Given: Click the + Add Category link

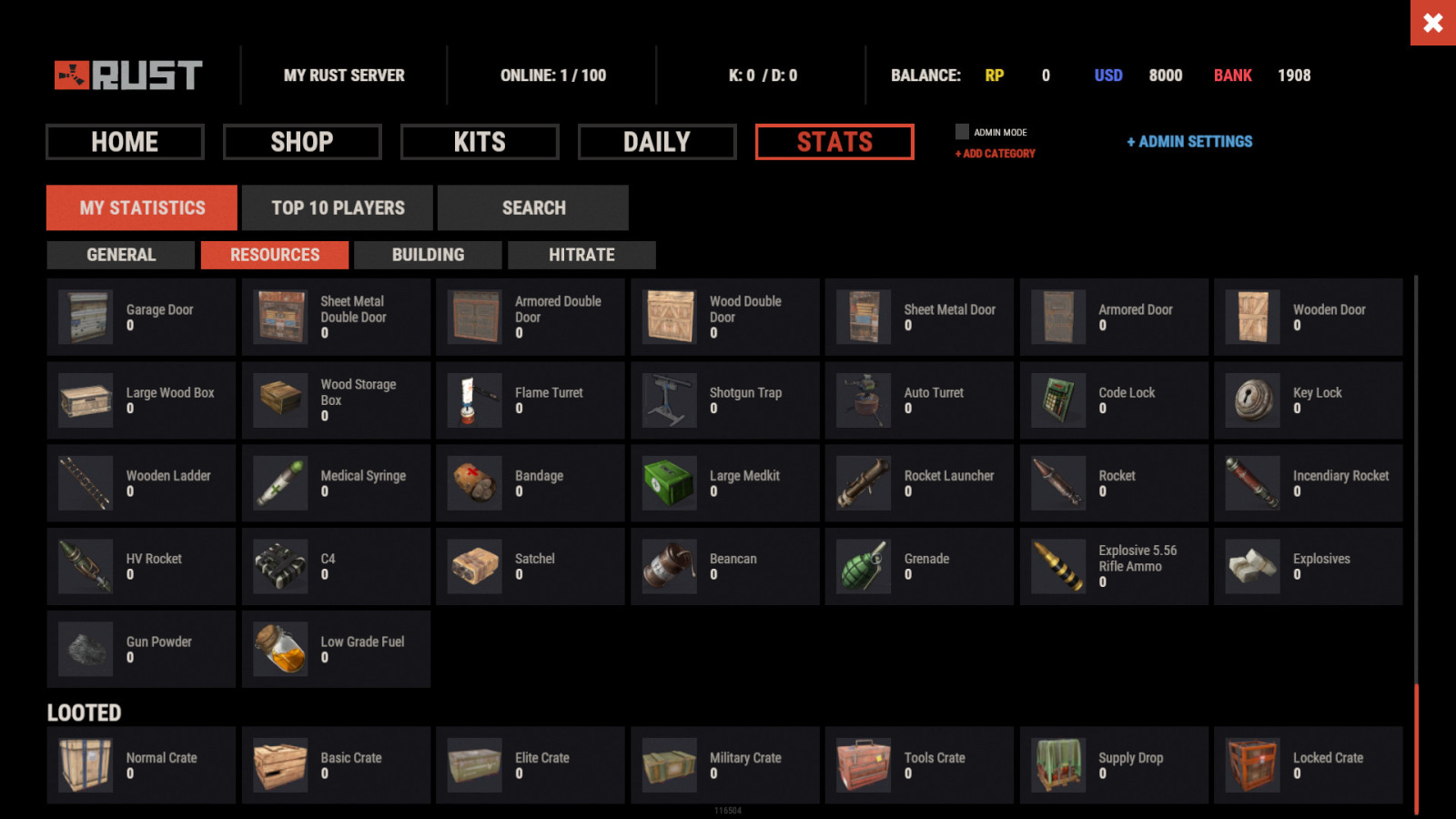Looking at the screenshot, I should (996, 154).
